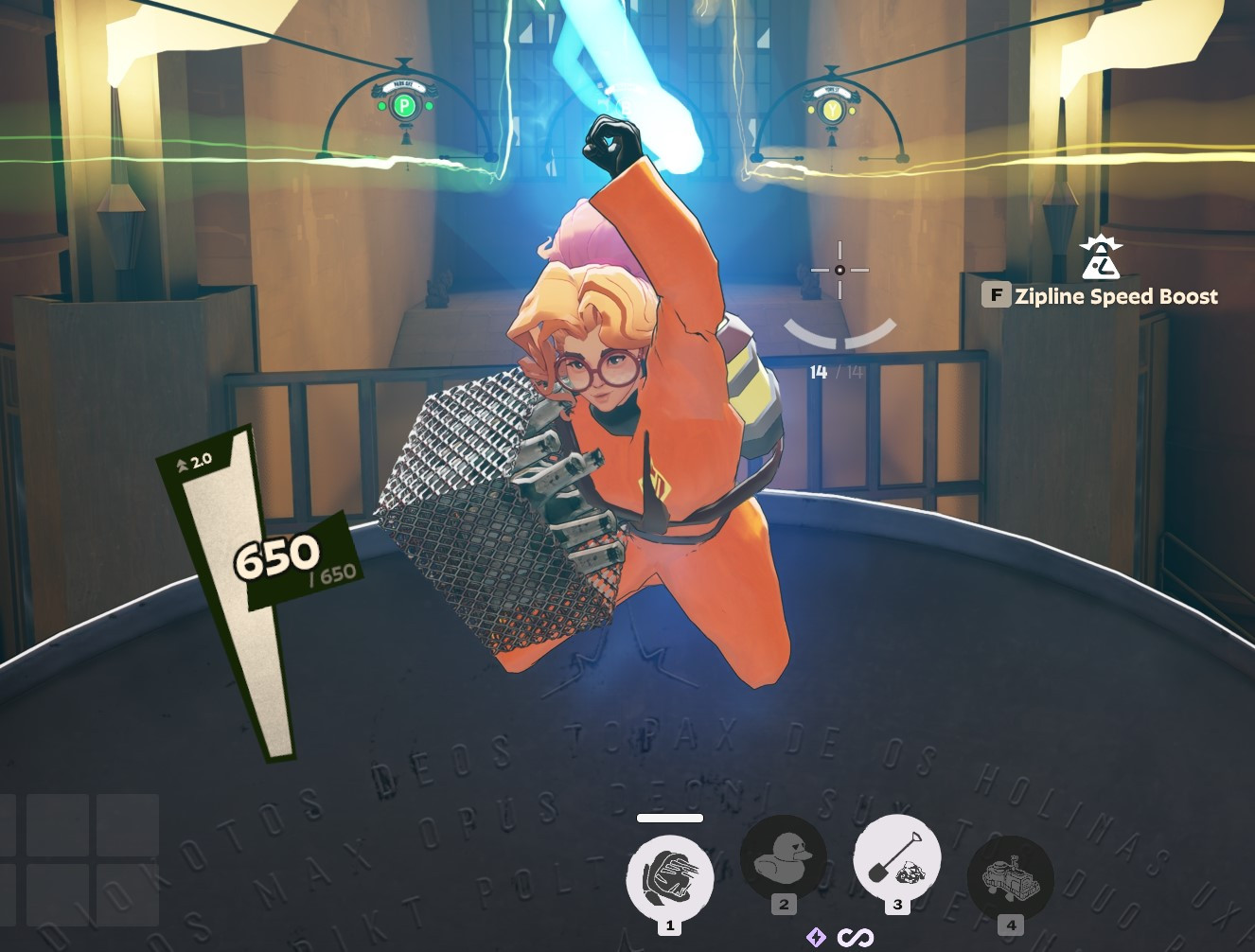The width and height of the screenshot is (1255, 952).
Task: Click the yellow Y marker on the York St sign
Action: point(830,110)
